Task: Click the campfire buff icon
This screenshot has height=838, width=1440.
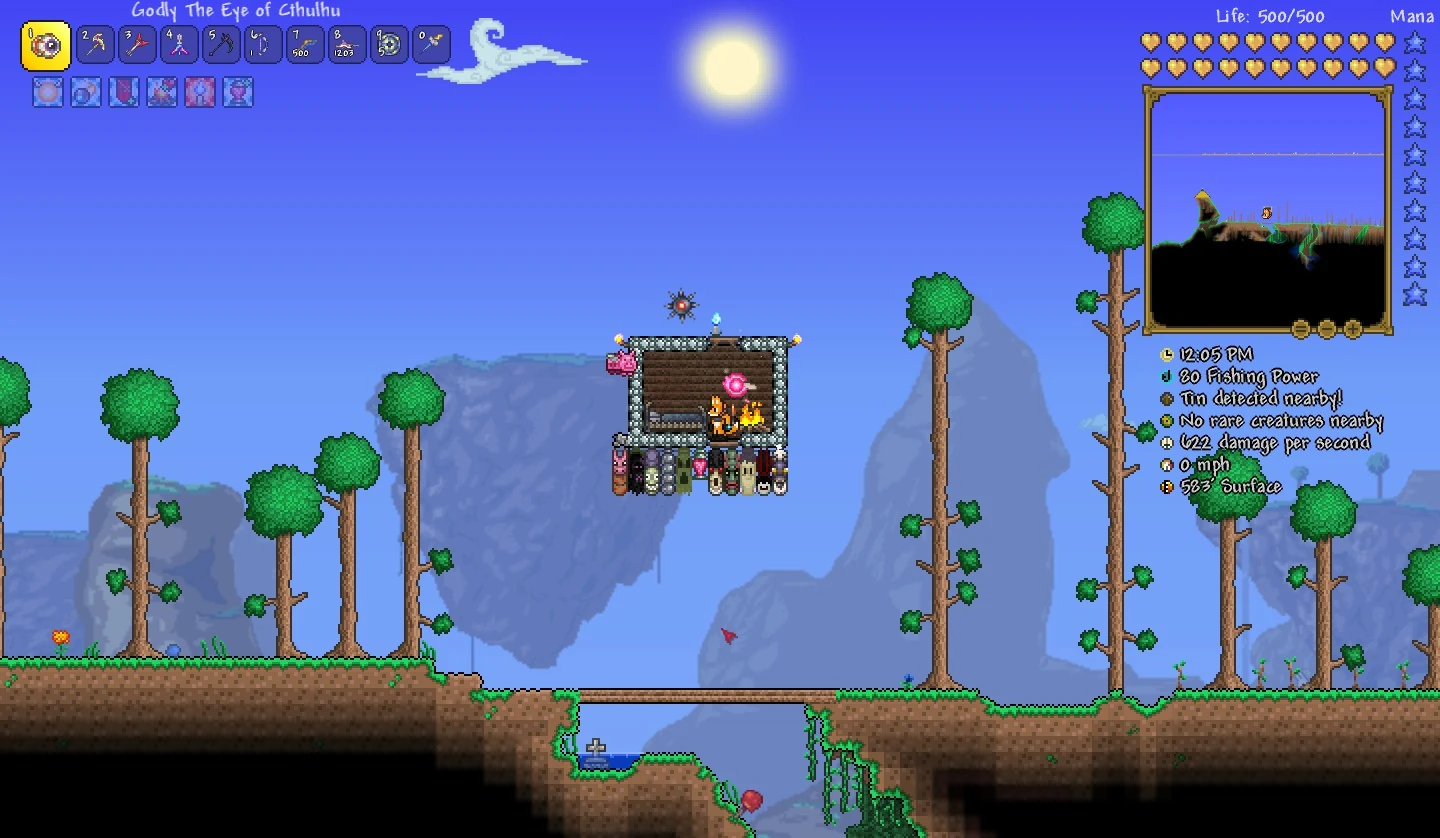Action: [x=162, y=93]
